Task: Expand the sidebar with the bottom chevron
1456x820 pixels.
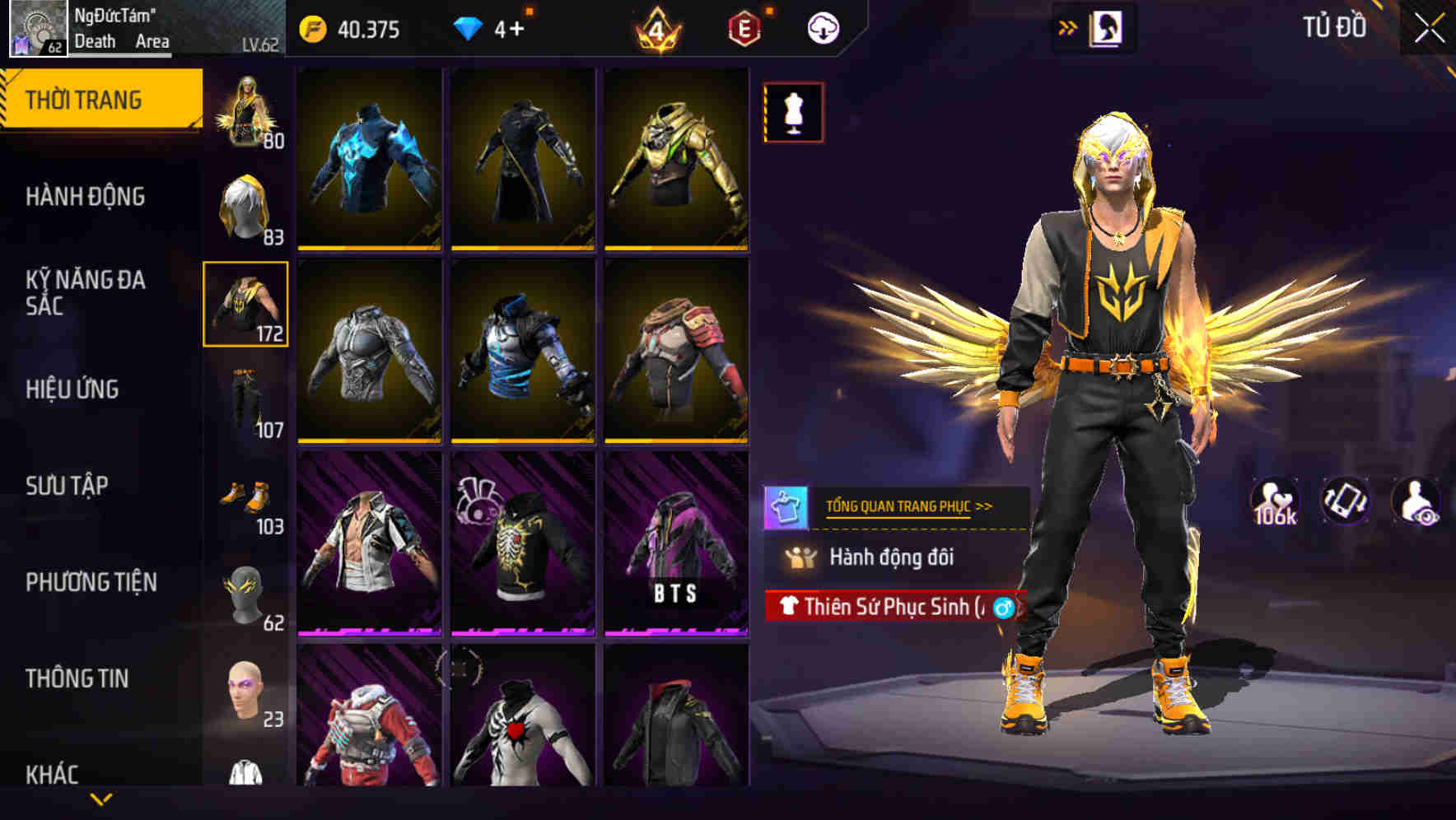Action: (x=101, y=799)
